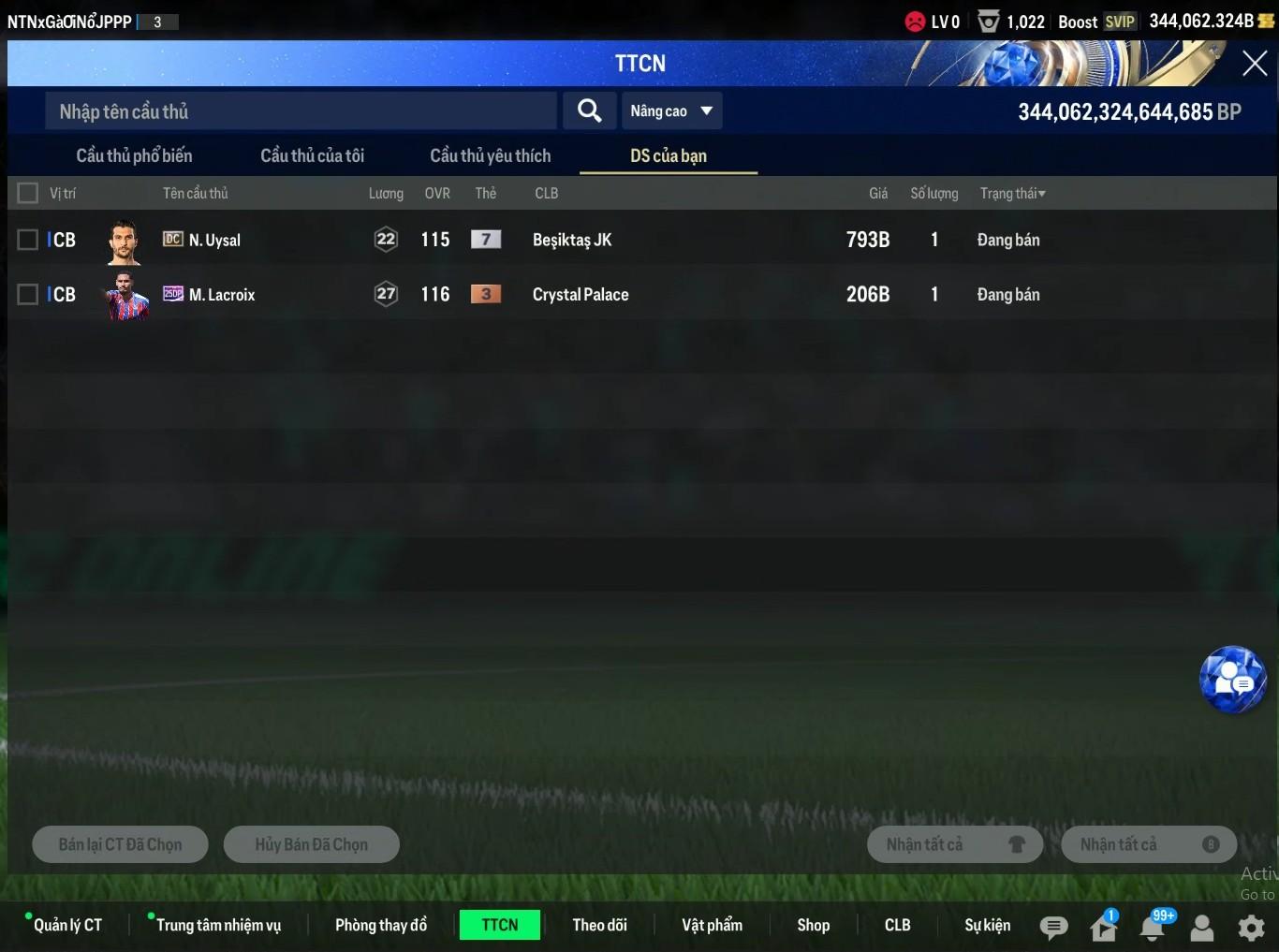Open Quản lý CT menu
Viewport: 1279px width, 952px height.
[67, 925]
